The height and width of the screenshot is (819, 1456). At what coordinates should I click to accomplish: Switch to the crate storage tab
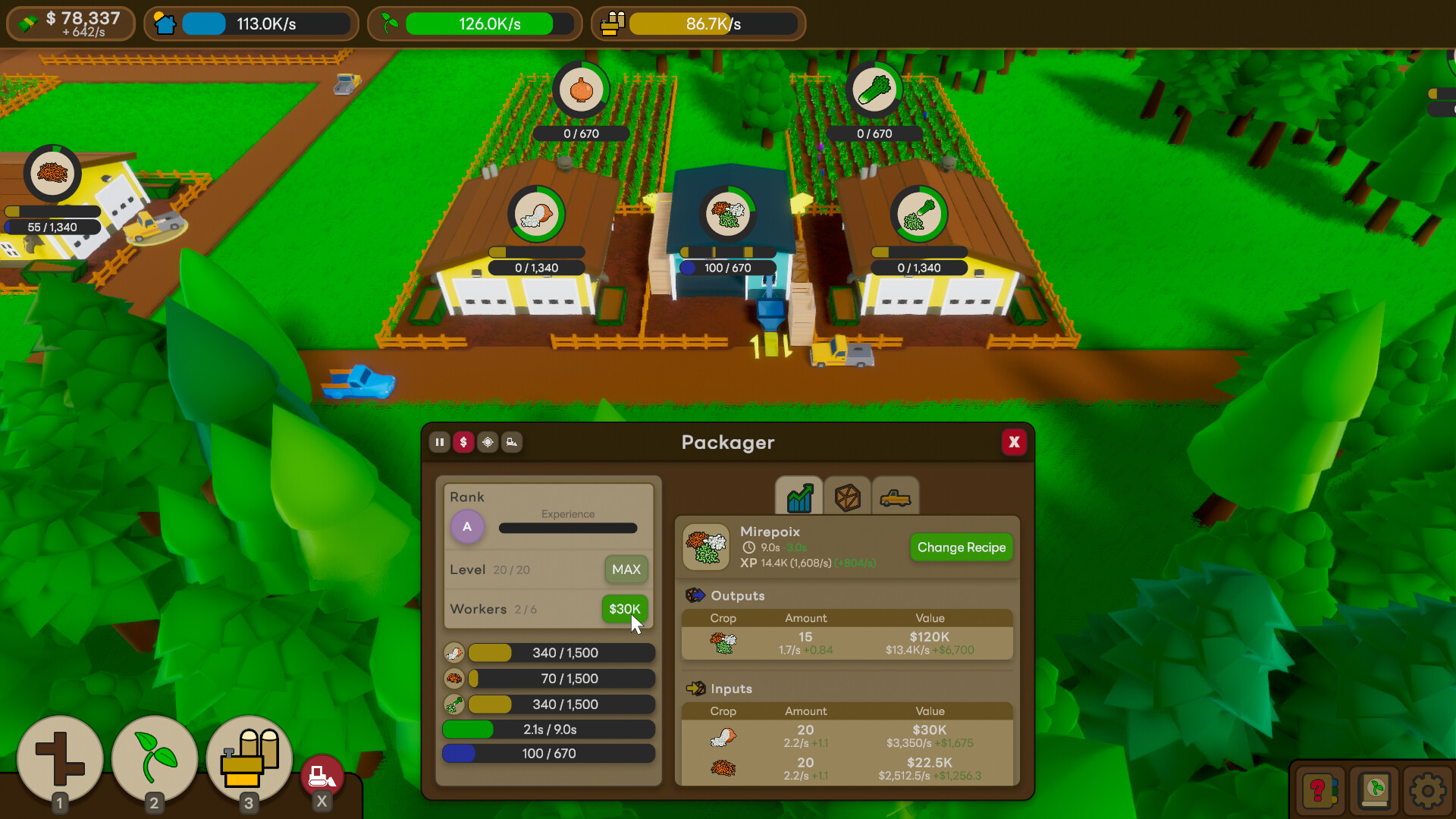[x=847, y=497]
